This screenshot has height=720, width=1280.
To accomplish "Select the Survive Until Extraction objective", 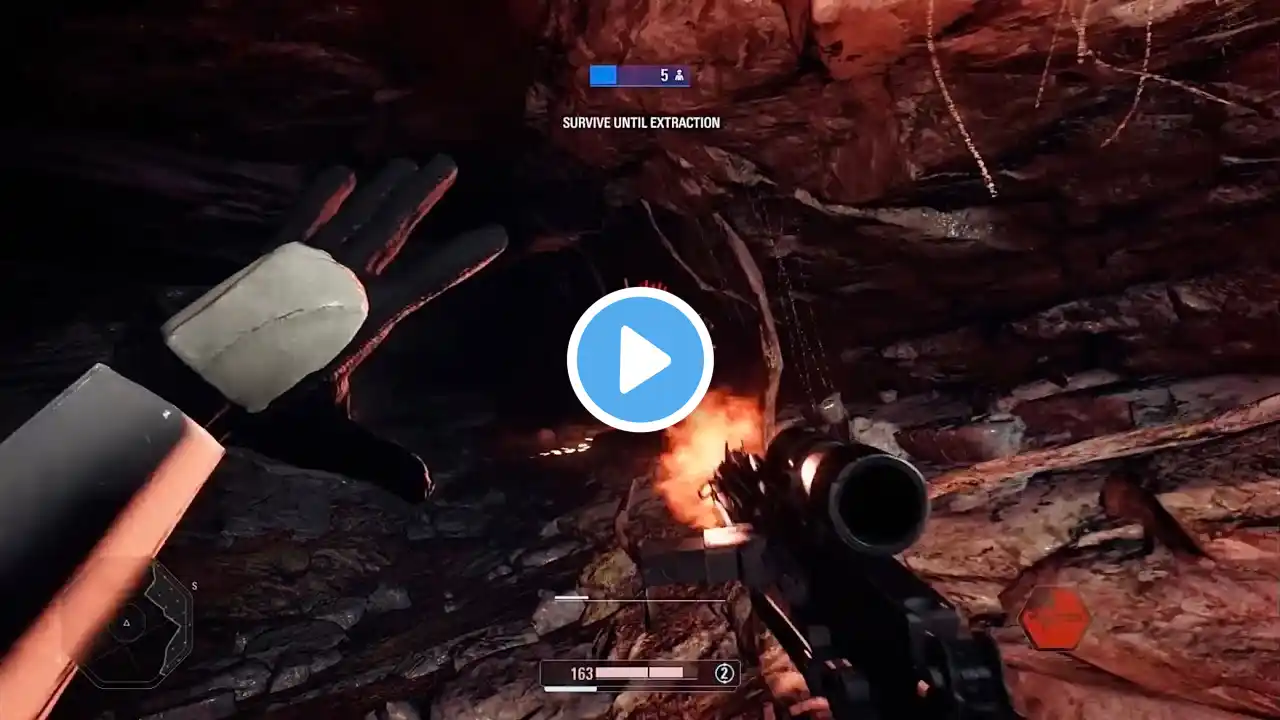I will (x=641, y=123).
